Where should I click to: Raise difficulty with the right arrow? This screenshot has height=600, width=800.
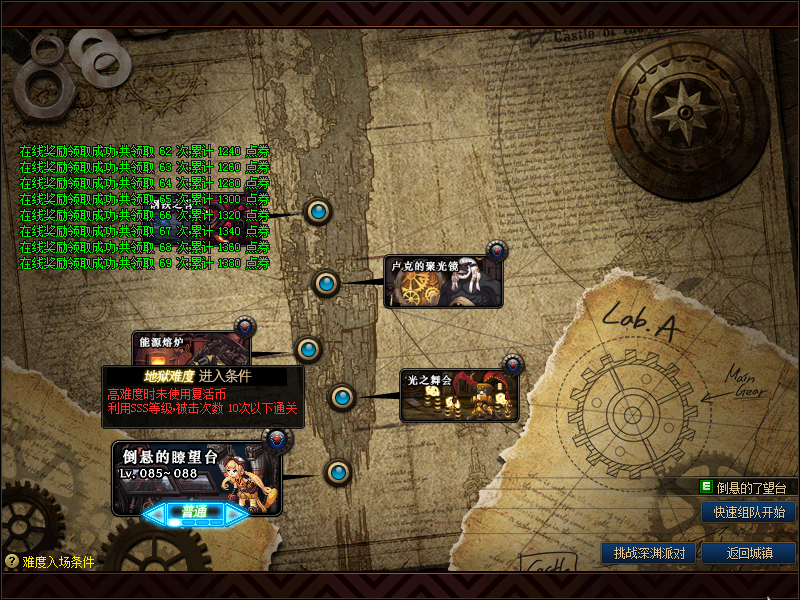coord(236,514)
